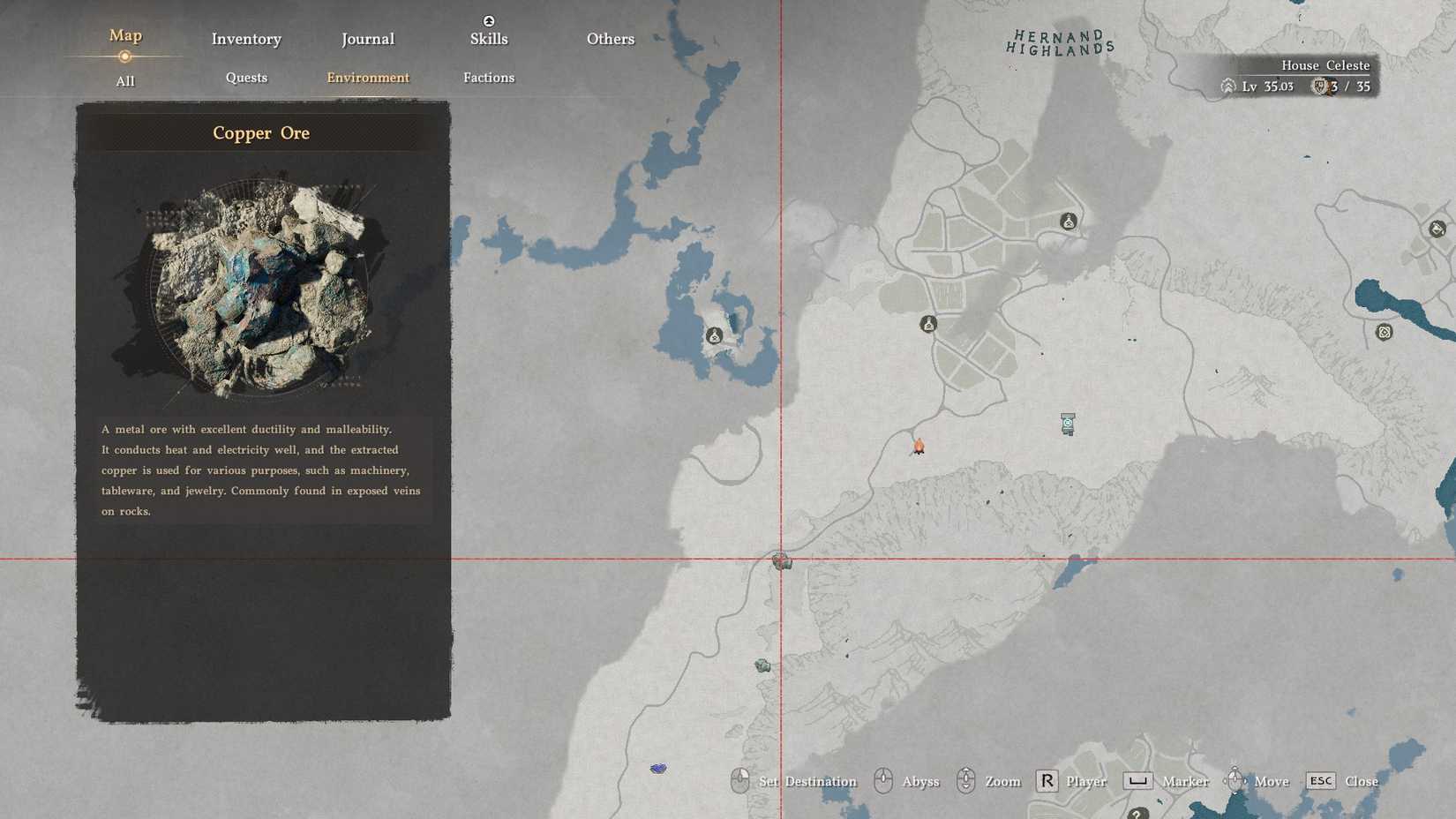Select the blue collectible dot in the southwest
The height and width of the screenshot is (819, 1456).
click(658, 769)
